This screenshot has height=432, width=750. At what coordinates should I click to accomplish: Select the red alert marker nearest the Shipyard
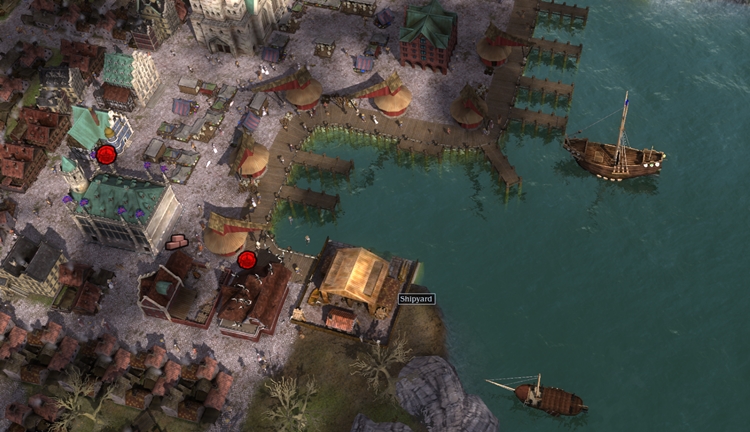(x=247, y=260)
